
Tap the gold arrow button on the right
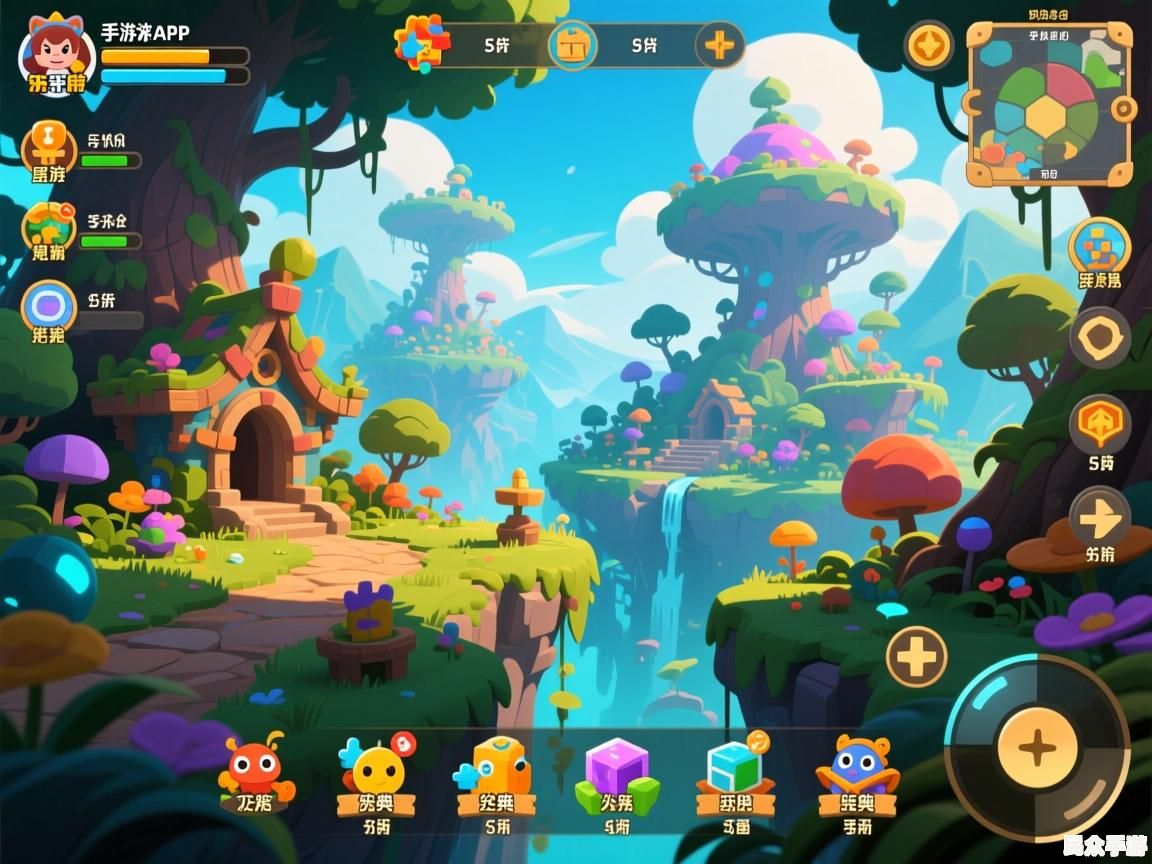tap(1100, 516)
